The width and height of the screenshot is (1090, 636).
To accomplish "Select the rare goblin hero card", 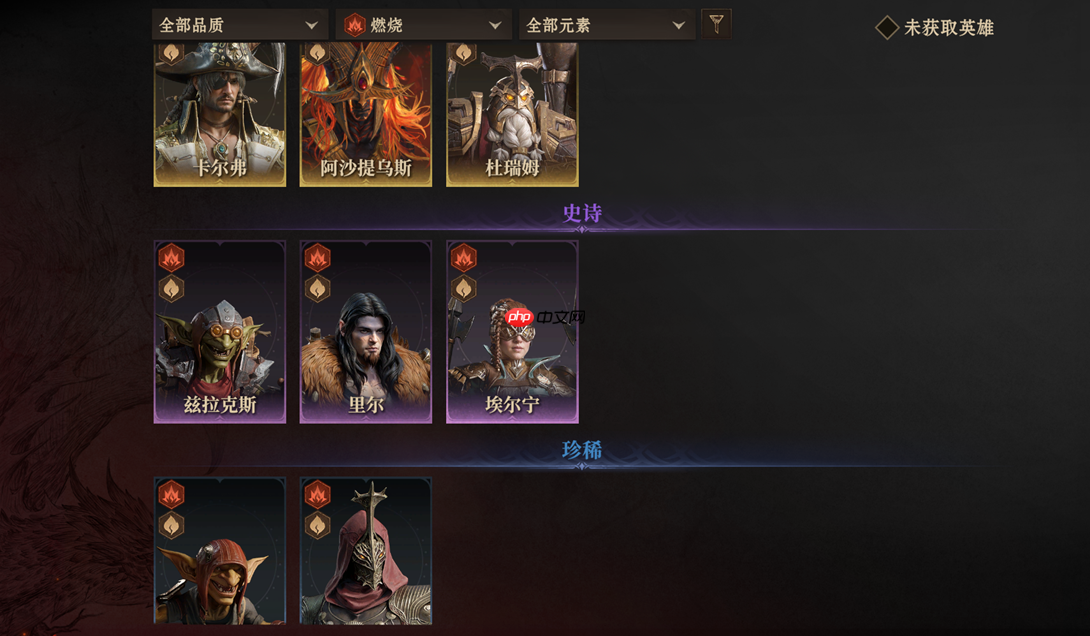I will (x=220, y=552).
